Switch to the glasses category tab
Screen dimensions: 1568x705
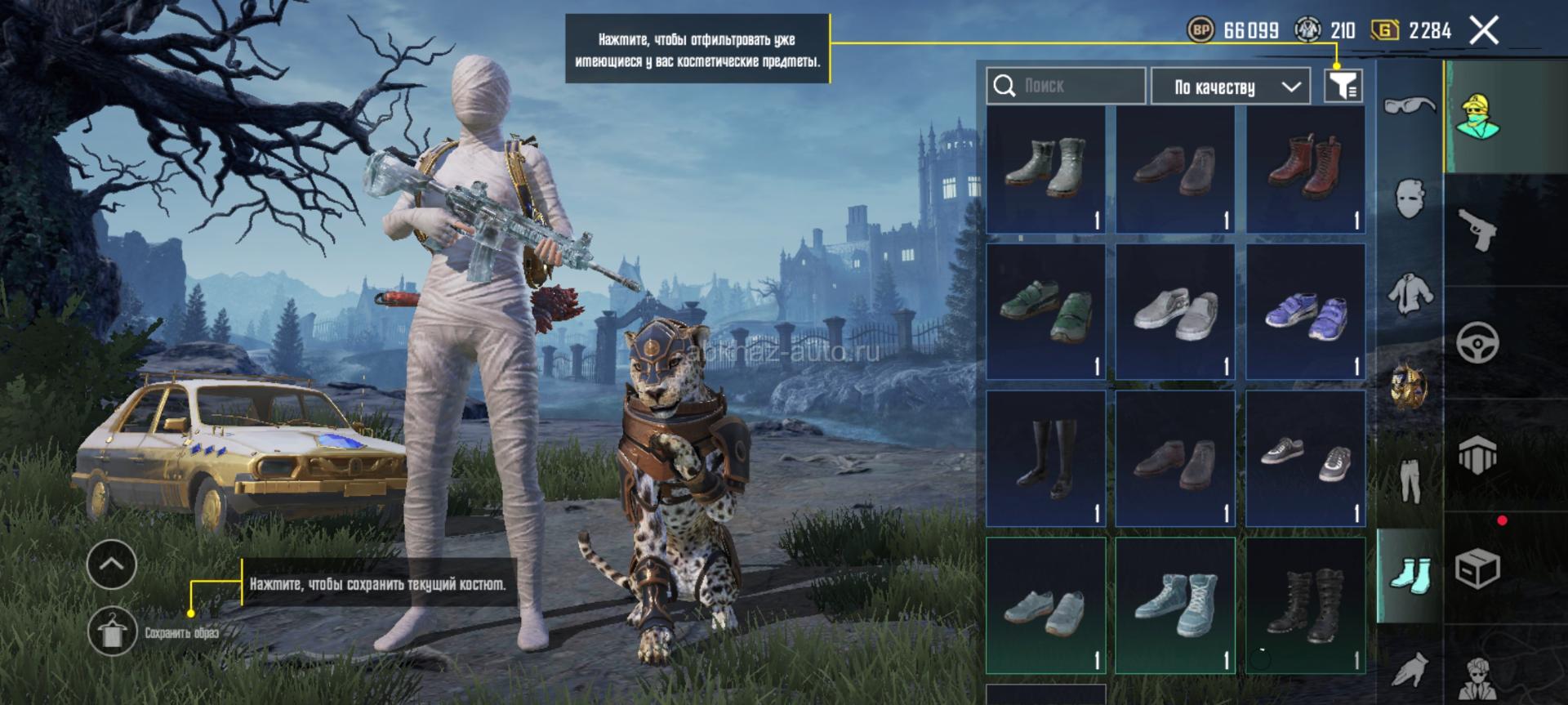click(1410, 106)
